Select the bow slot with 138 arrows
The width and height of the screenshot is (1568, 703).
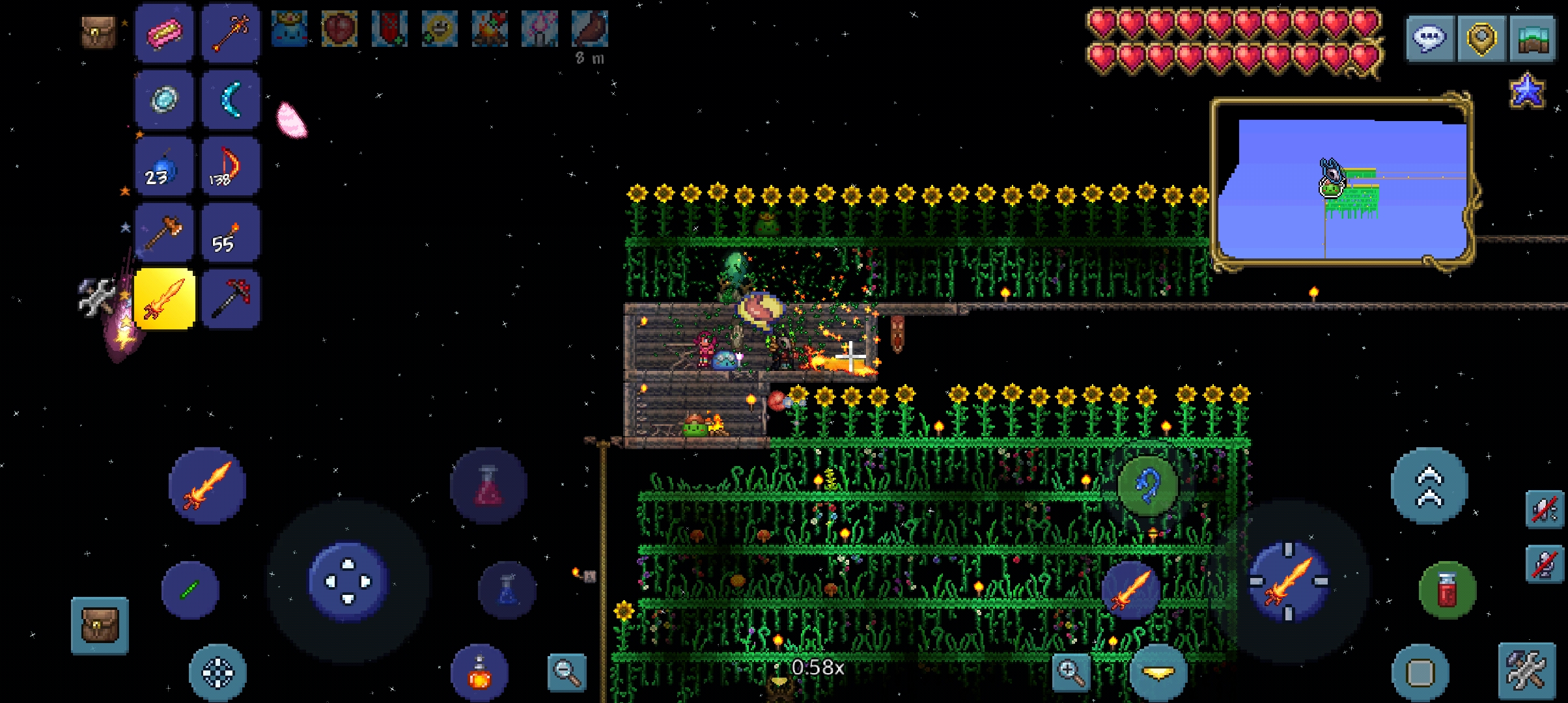tap(231, 166)
